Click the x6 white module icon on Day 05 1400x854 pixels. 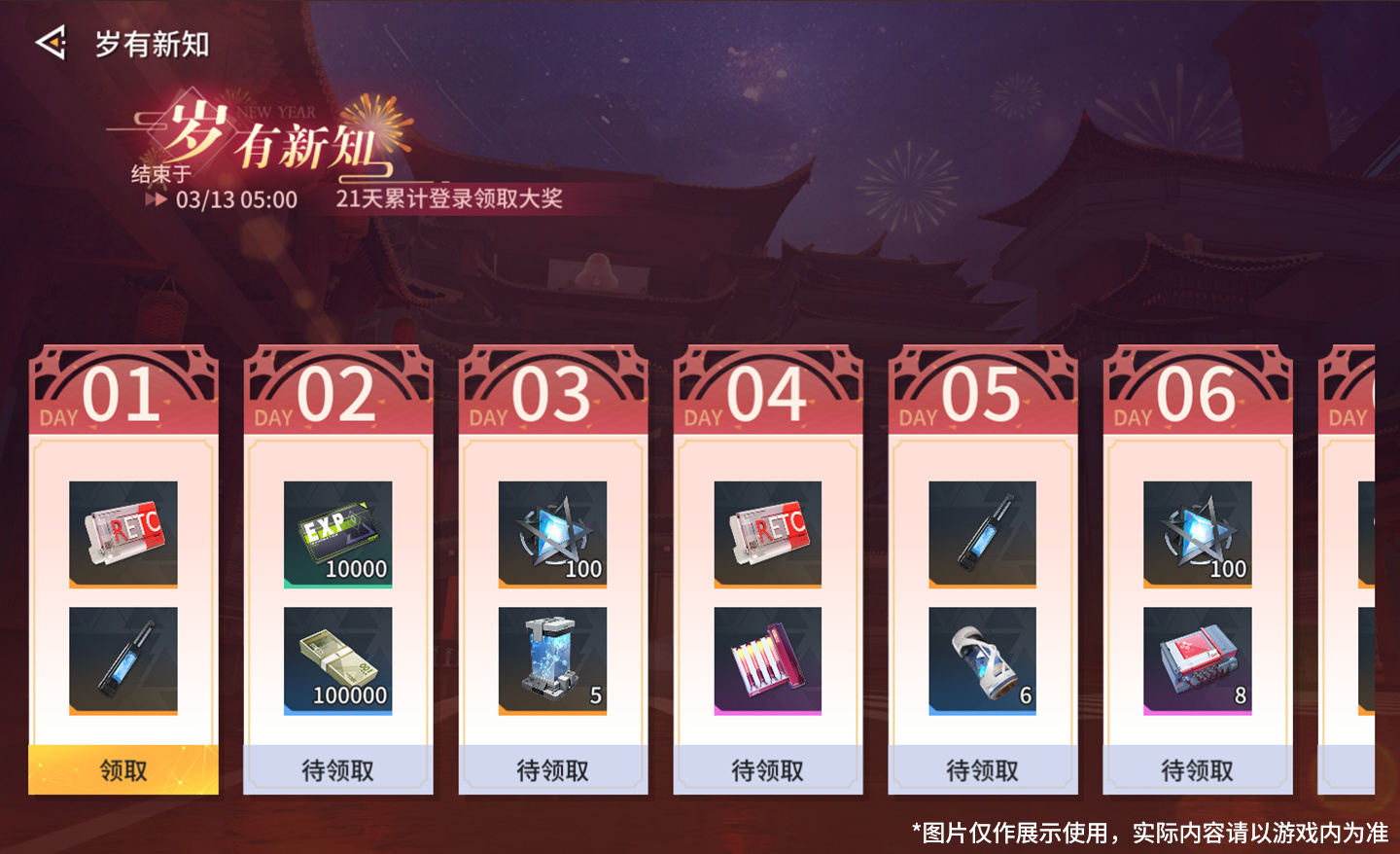tap(982, 659)
